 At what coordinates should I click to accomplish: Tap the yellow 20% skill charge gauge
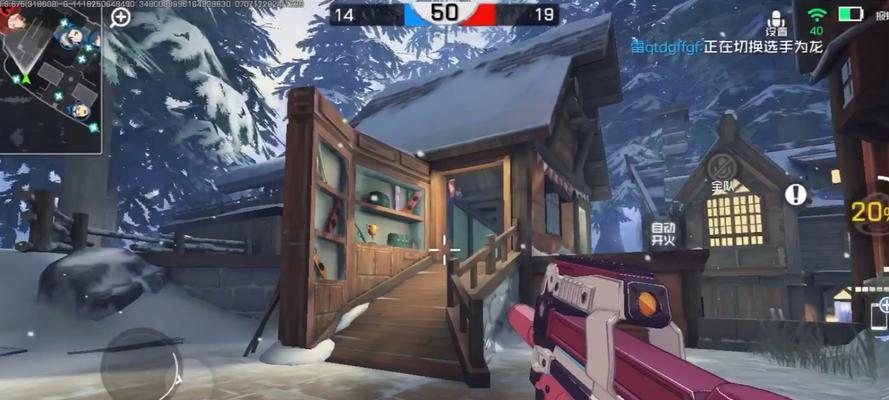point(870,211)
